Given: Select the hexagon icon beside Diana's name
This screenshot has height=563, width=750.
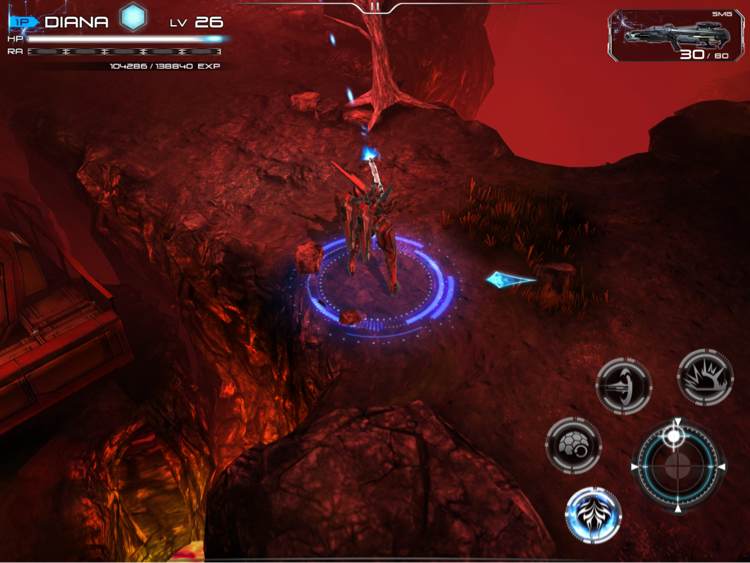Looking at the screenshot, I should [x=132, y=17].
